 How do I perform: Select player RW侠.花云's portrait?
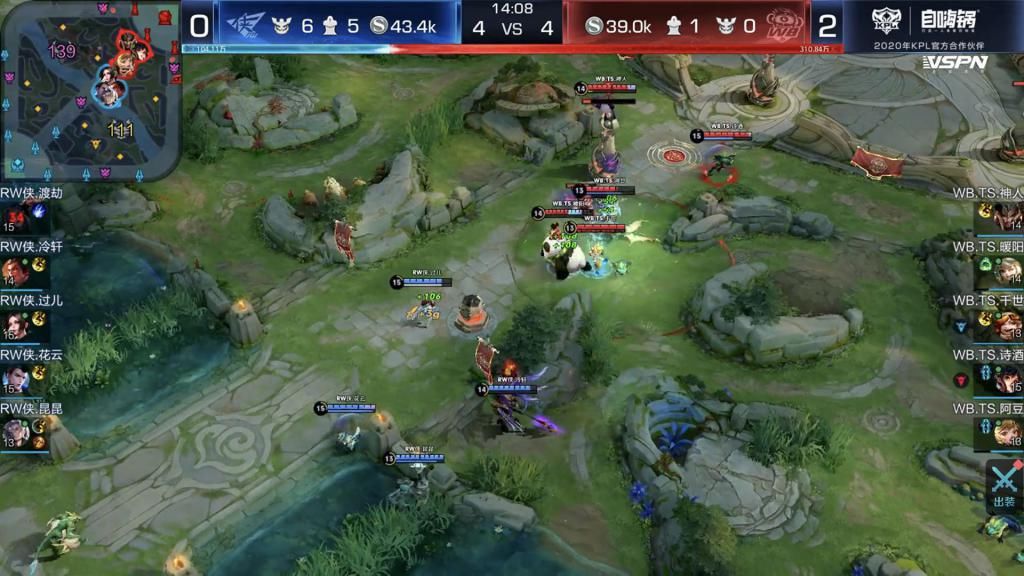point(15,380)
